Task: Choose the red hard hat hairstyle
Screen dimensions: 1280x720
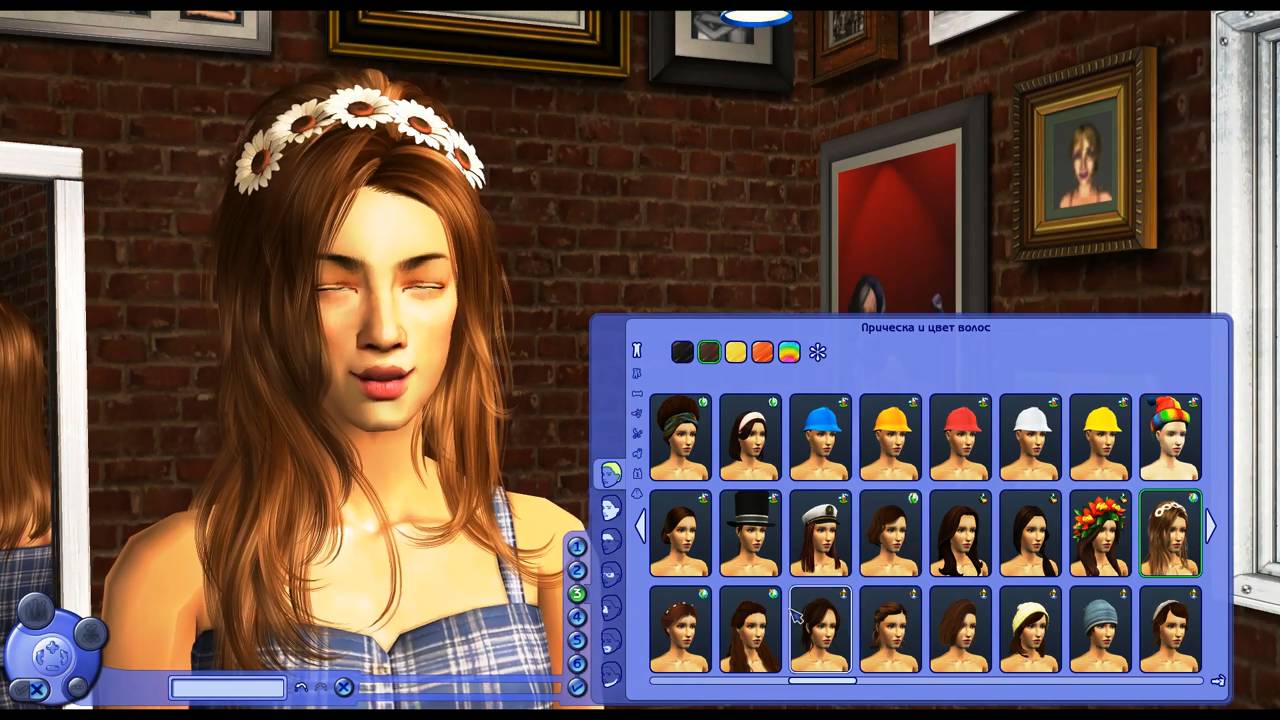Action: click(960, 438)
